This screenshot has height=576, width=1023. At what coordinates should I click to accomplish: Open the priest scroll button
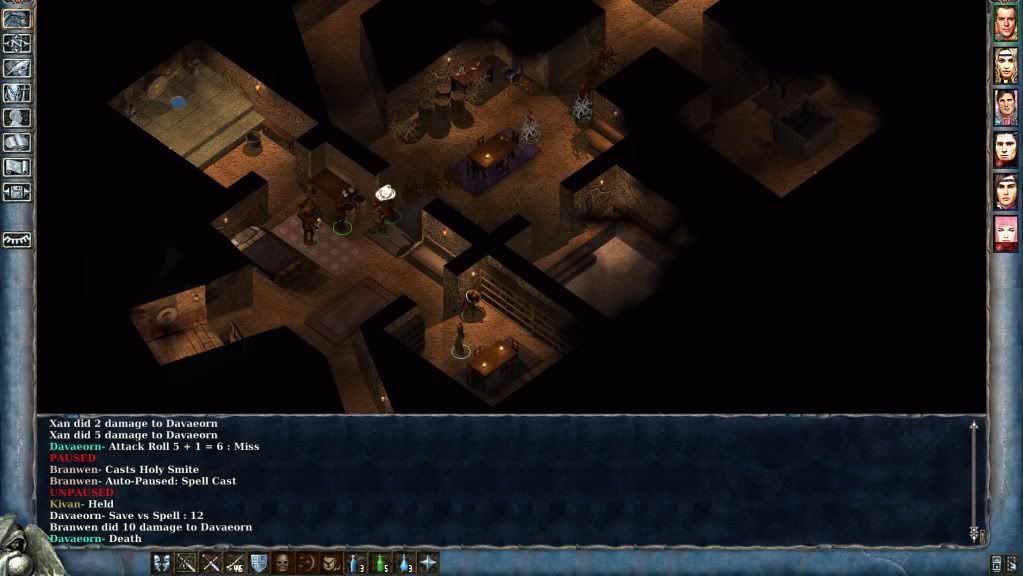(x=17, y=167)
